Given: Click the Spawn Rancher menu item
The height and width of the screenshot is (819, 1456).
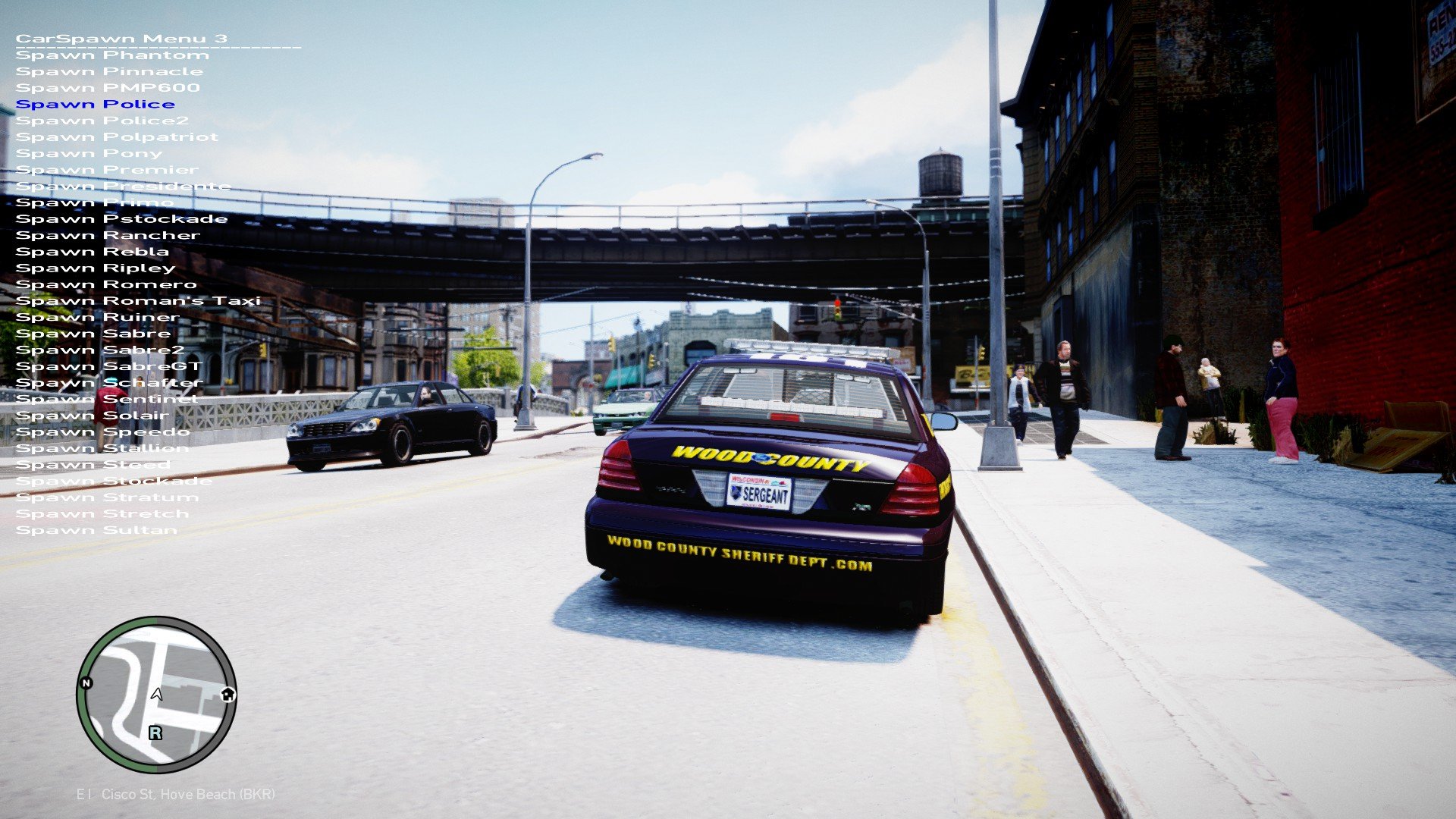Looking at the screenshot, I should [108, 236].
